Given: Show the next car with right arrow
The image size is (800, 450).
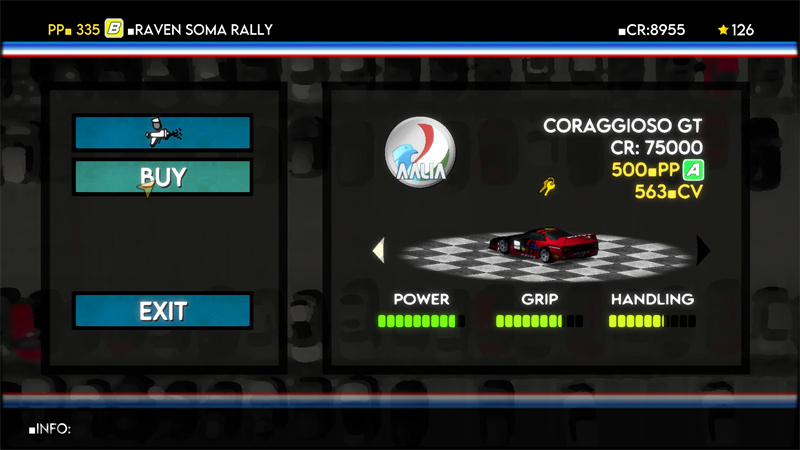Looking at the screenshot, I should click(x=703, y=250).
